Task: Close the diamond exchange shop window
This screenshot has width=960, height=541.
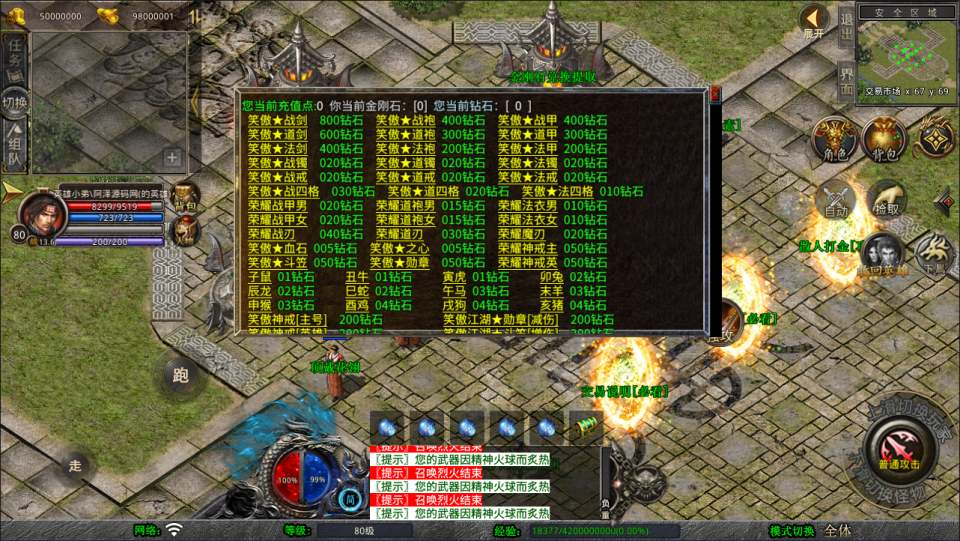Action: point(715,95)
